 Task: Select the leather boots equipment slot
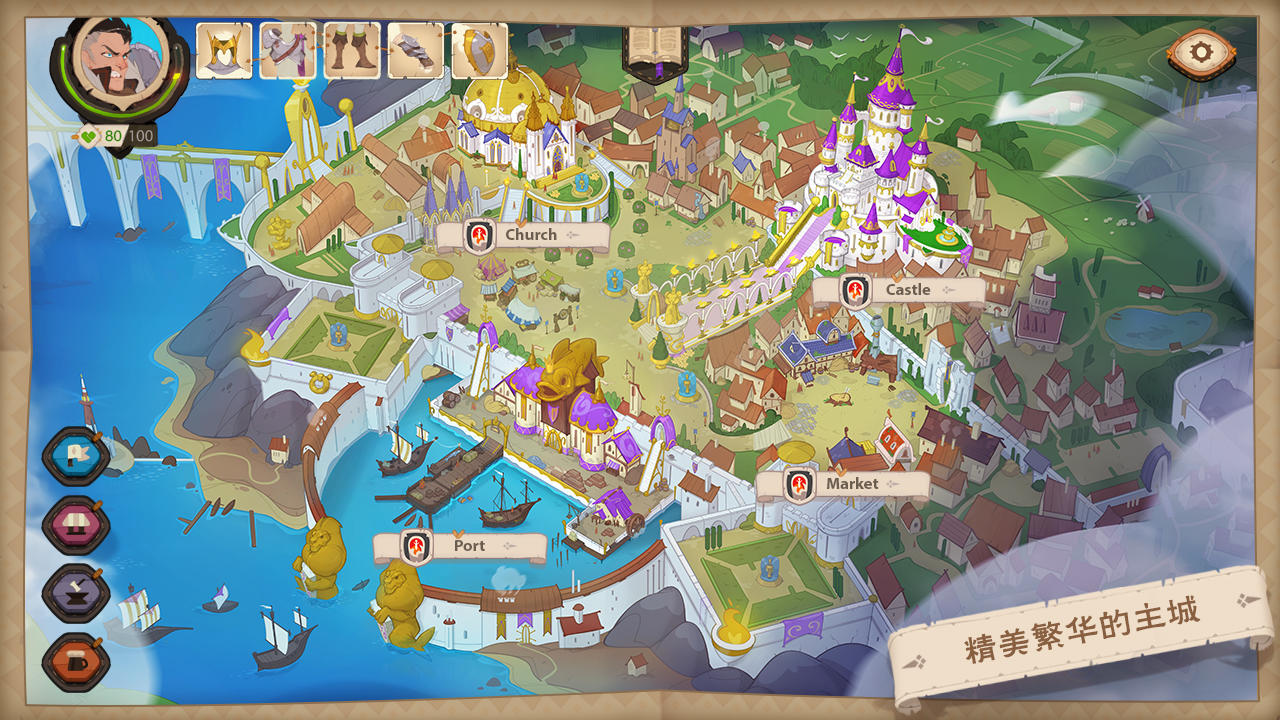(352, 51)
